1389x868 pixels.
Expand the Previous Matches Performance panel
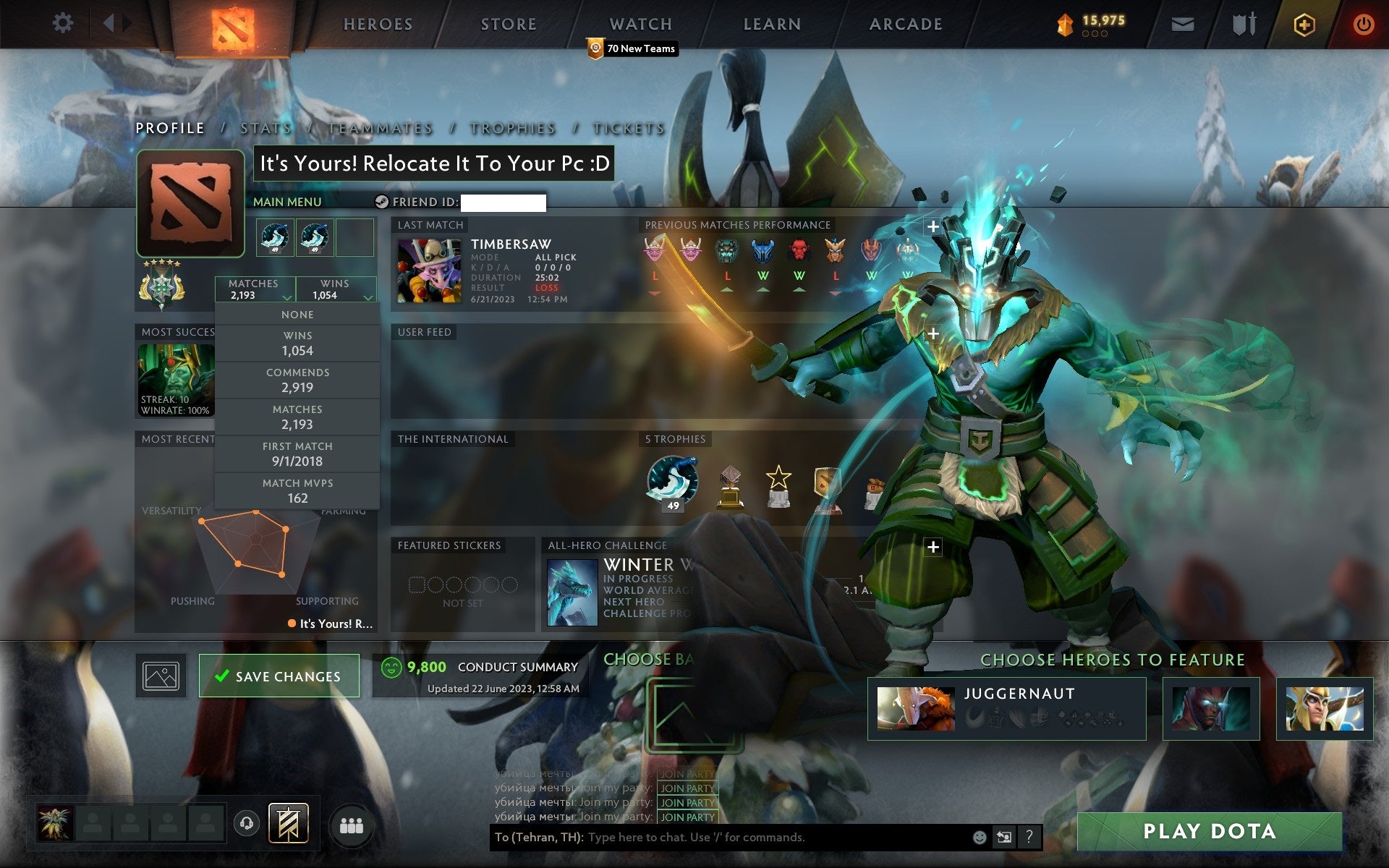tap(933, 226)
